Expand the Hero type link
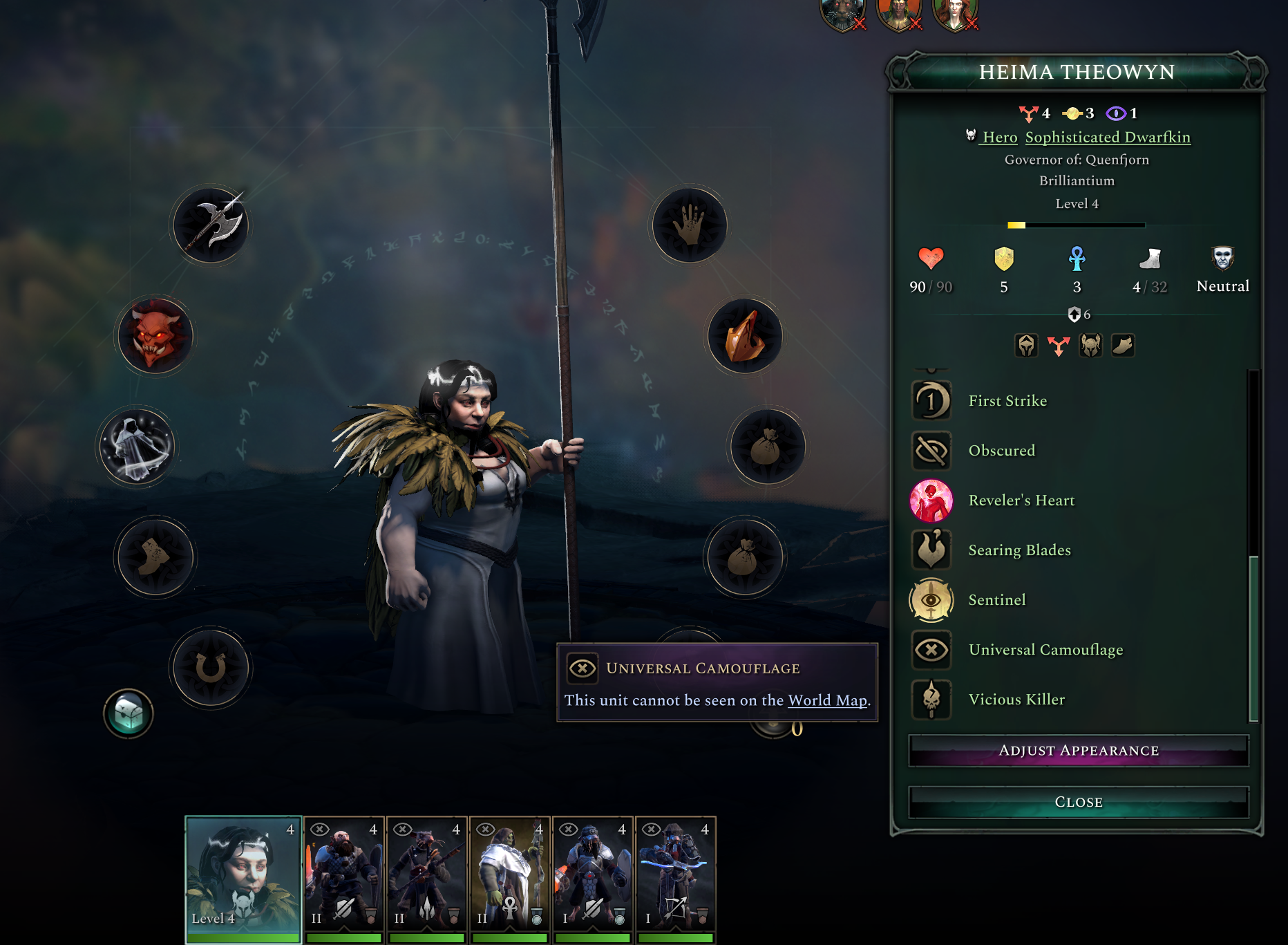Screen dimensions: 1288x945 click(999, 137)
